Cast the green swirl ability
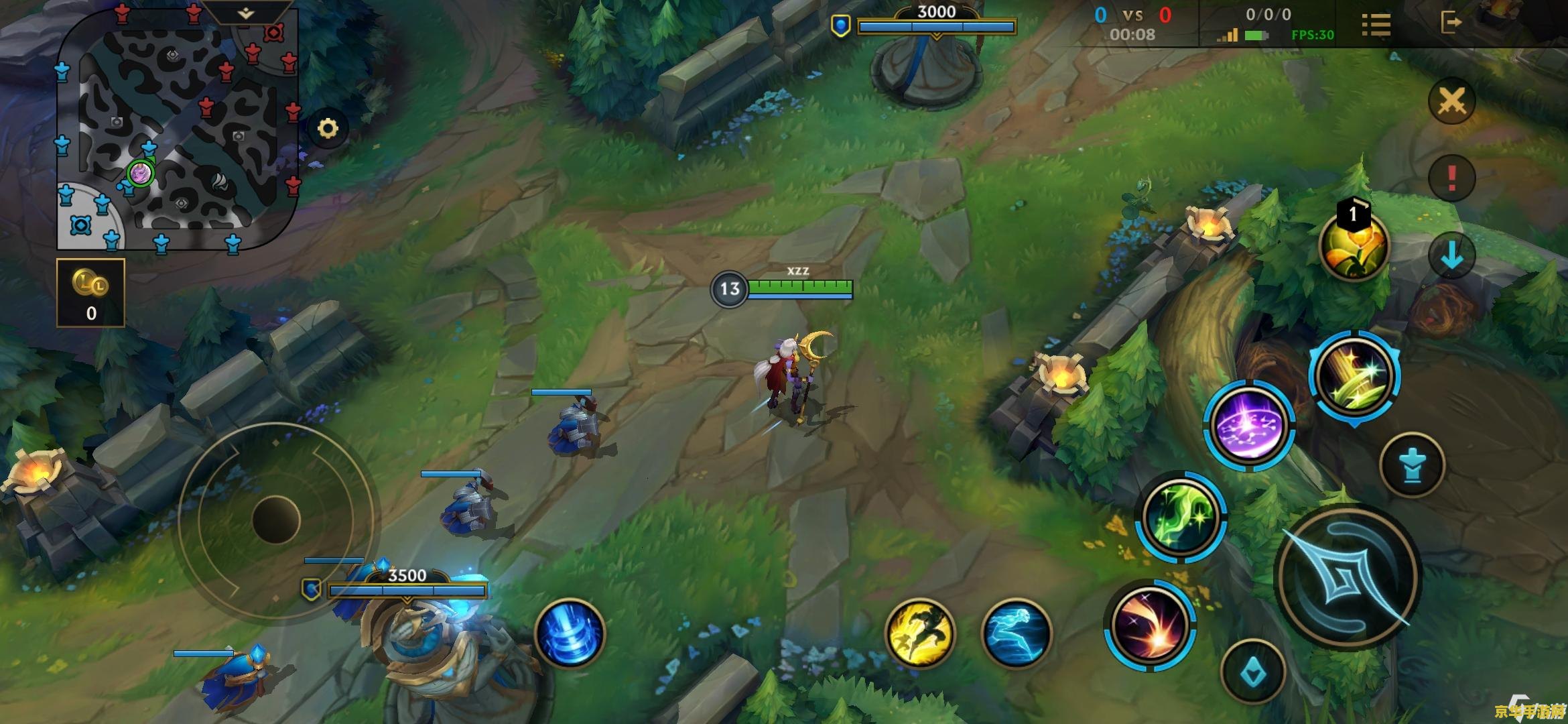The image size is (1568, 724). (x=1181, y=516)
